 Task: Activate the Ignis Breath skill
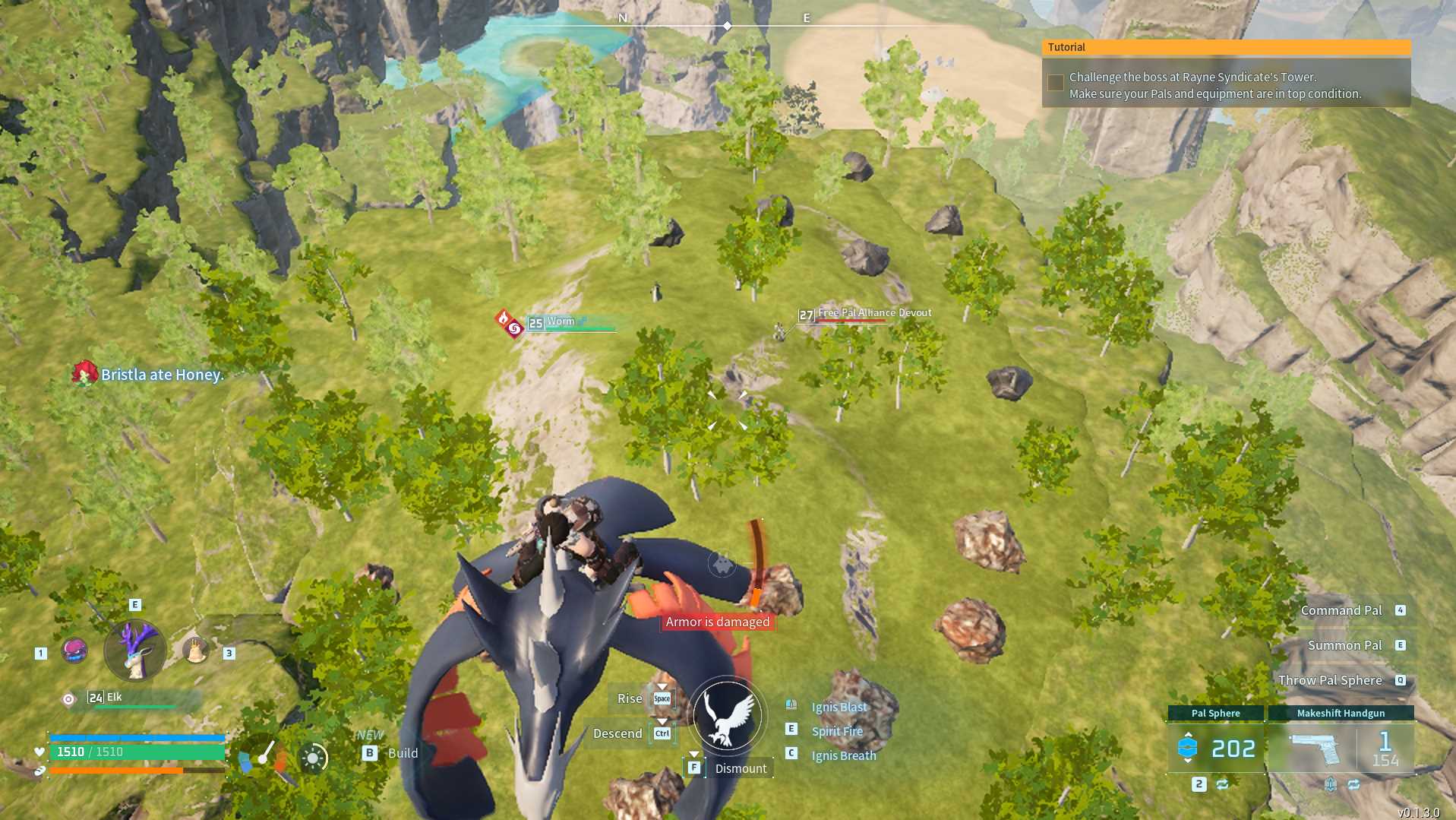(x=843, y=755)
